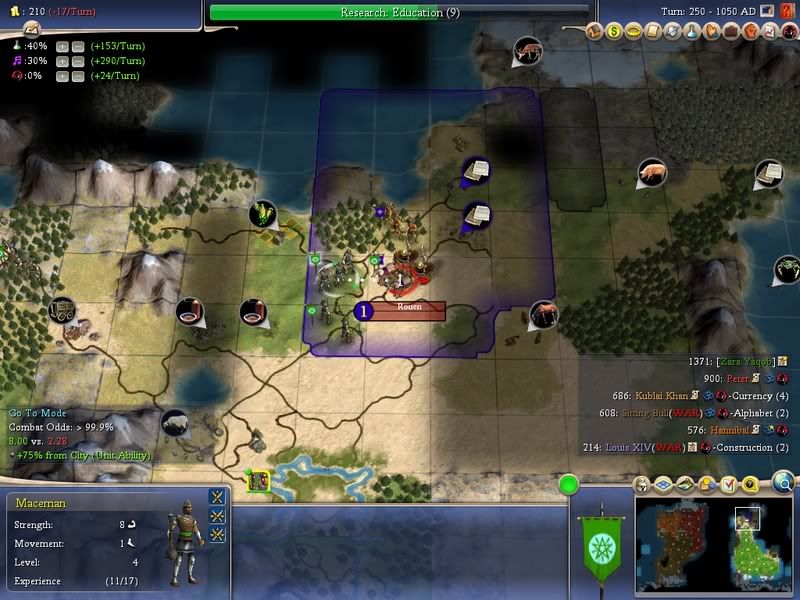The image size is (800, 600).
Task: Decrease the culture rate percentage
Action: (x=77, y=61)
